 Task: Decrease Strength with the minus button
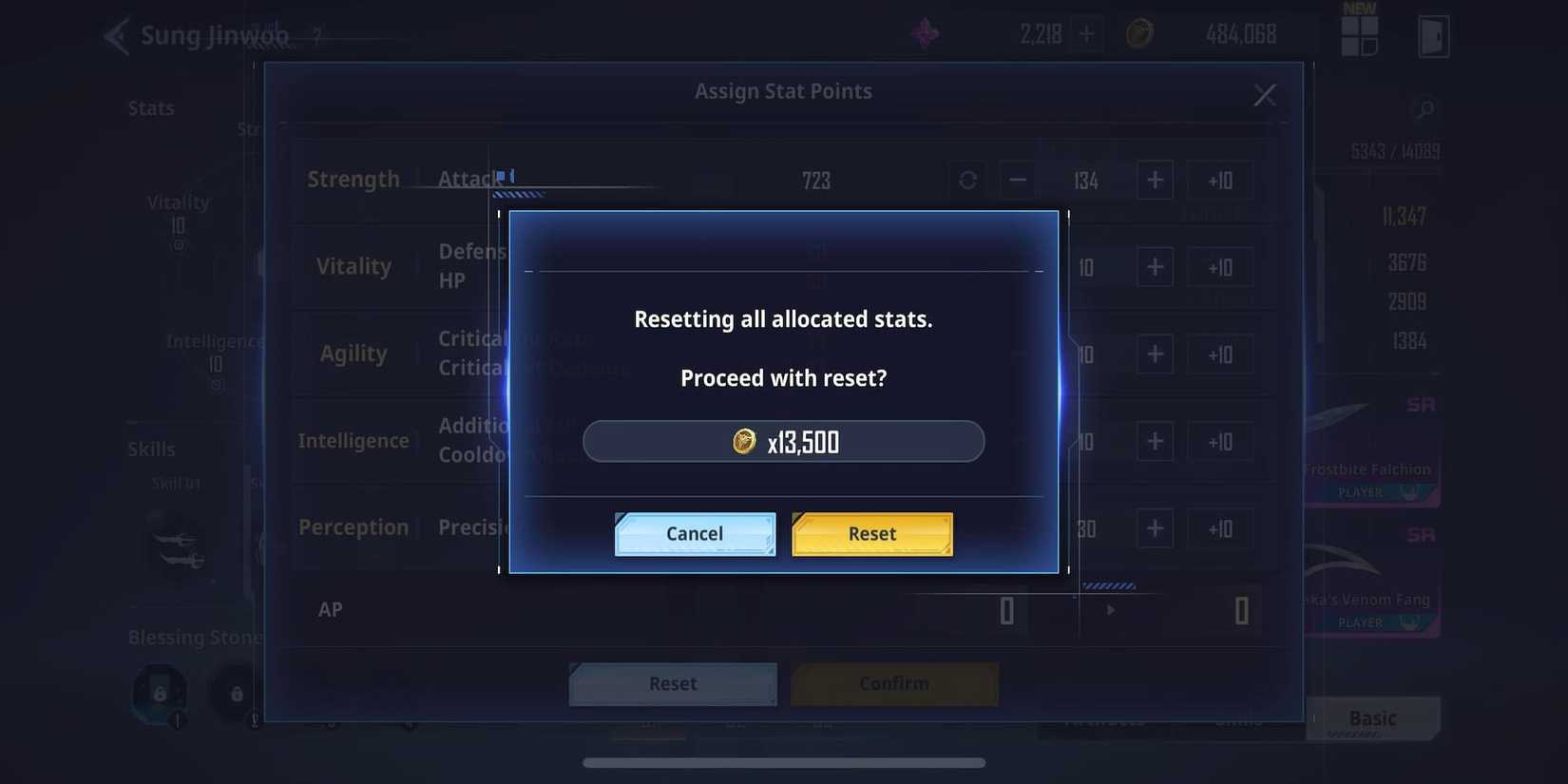(x=1016, y=180)
